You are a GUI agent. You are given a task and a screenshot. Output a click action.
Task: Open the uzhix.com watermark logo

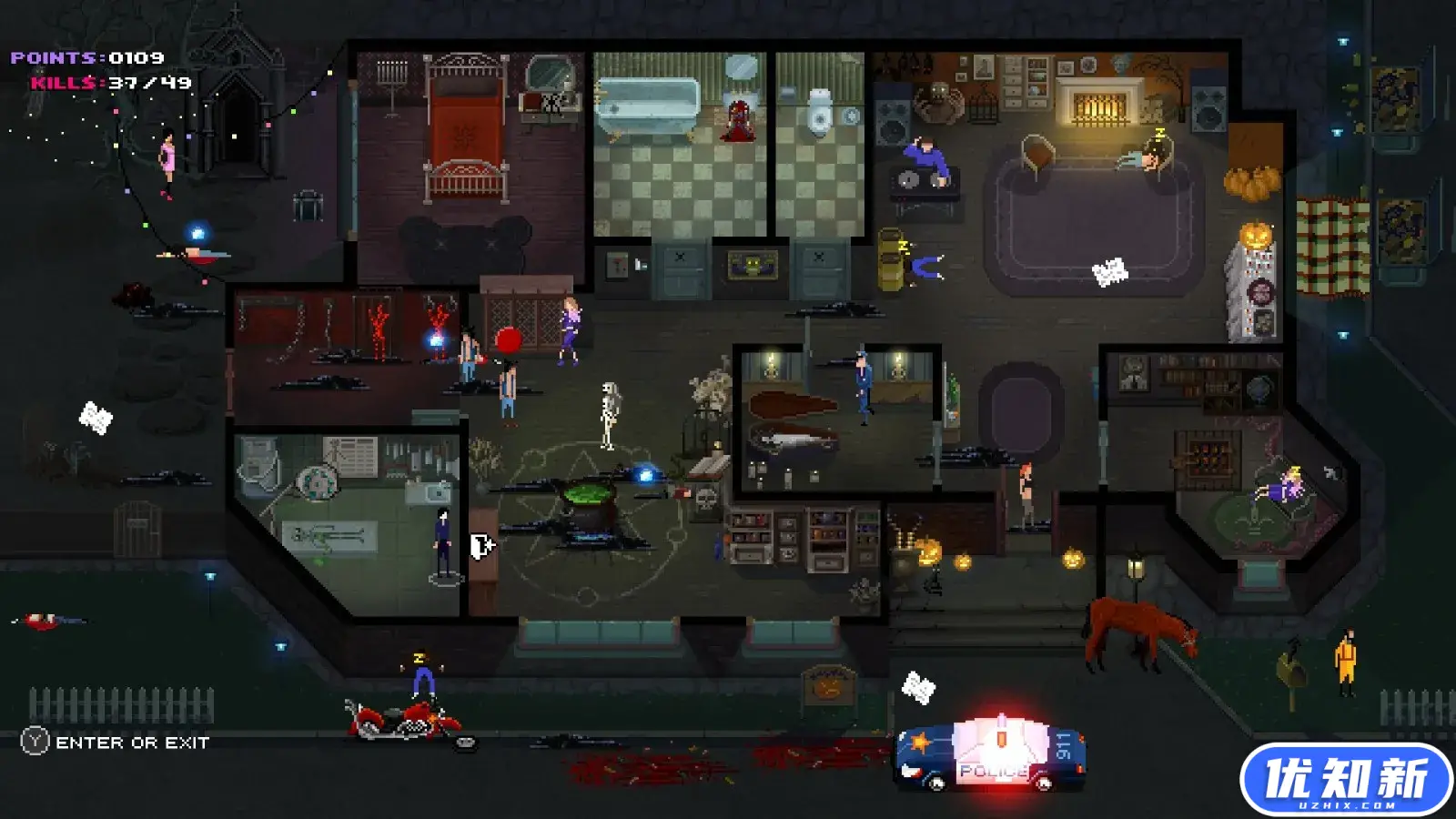(x=1346, y=780)
